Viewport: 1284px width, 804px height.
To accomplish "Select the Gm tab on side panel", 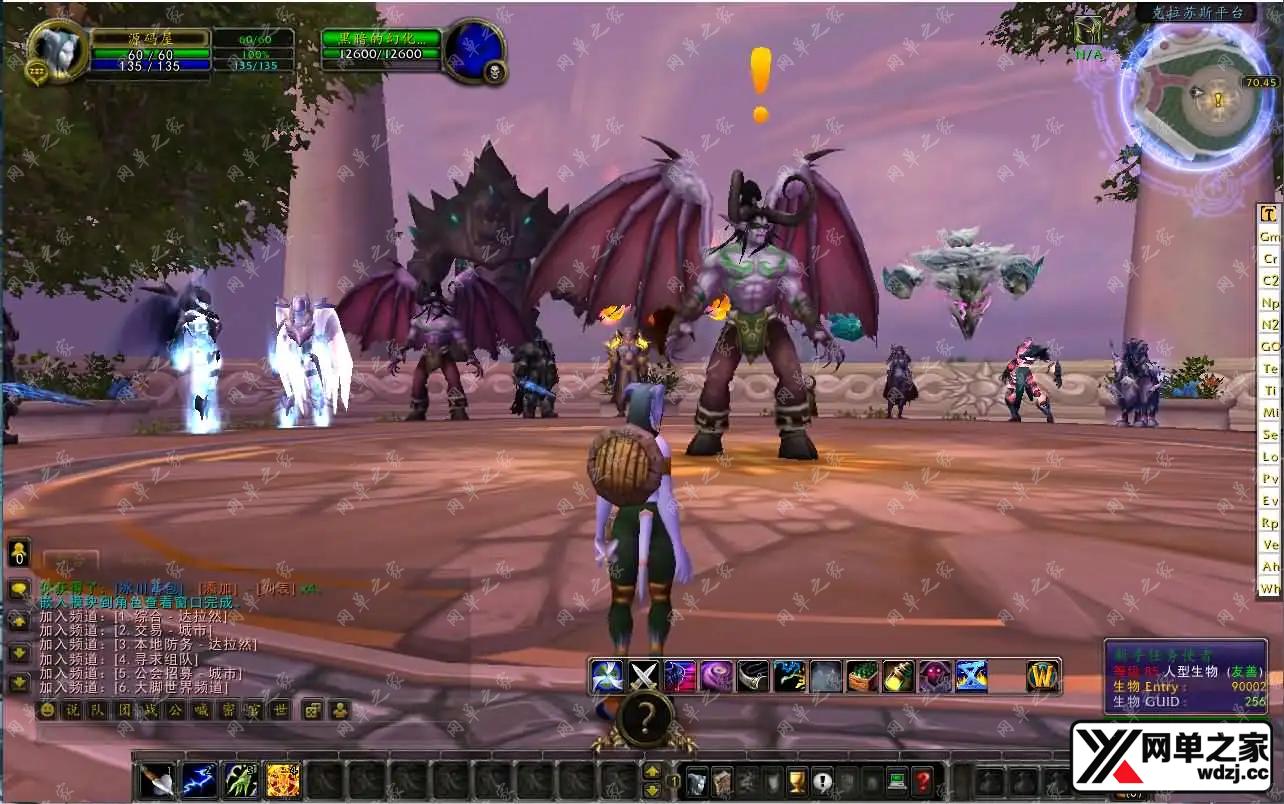I will [x=1269, y=237].
